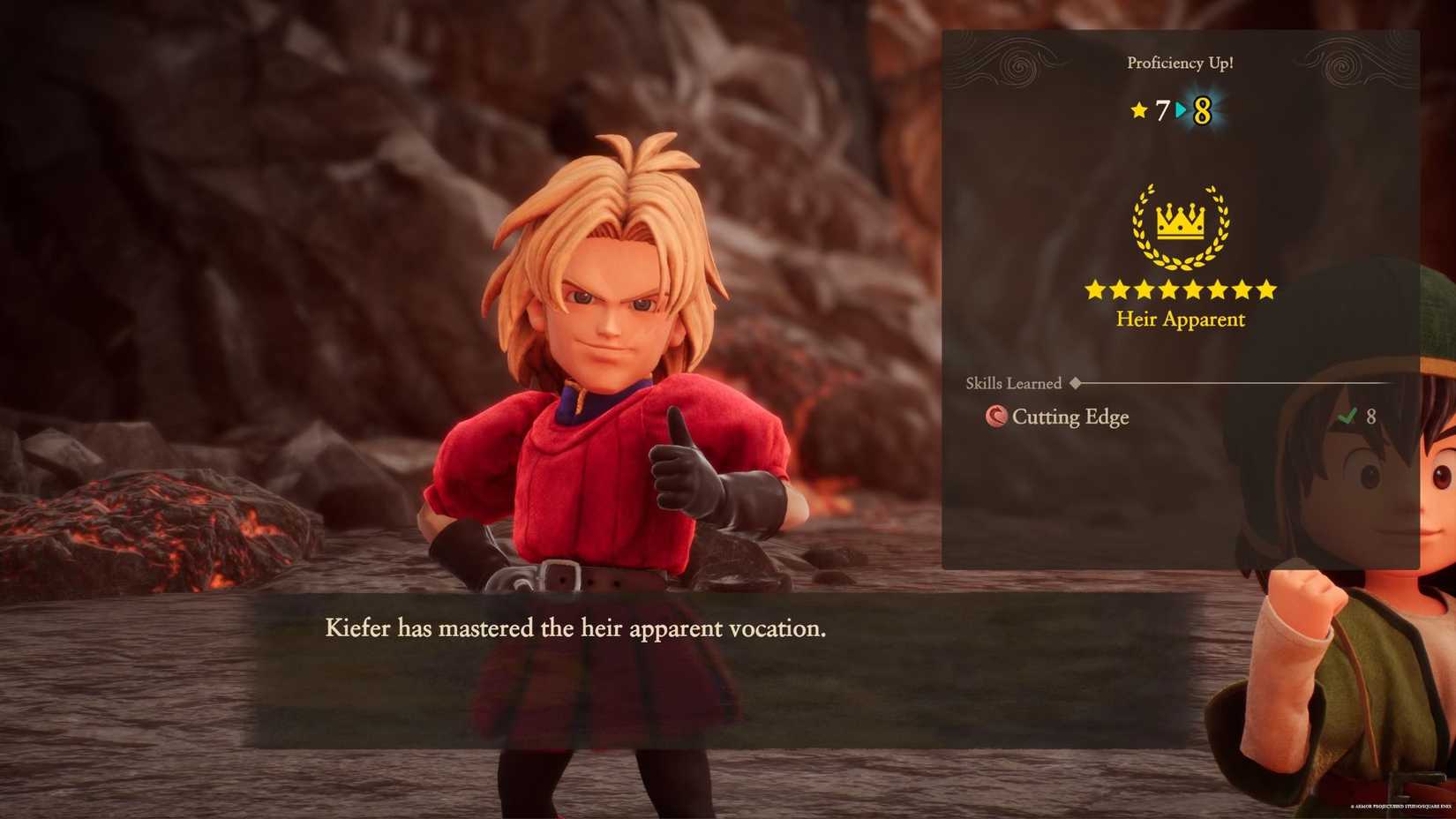This screenshot has width=1456, height=819.
Task: Click the Cutting Edge skill name
Action: (x=1072, y=417)
